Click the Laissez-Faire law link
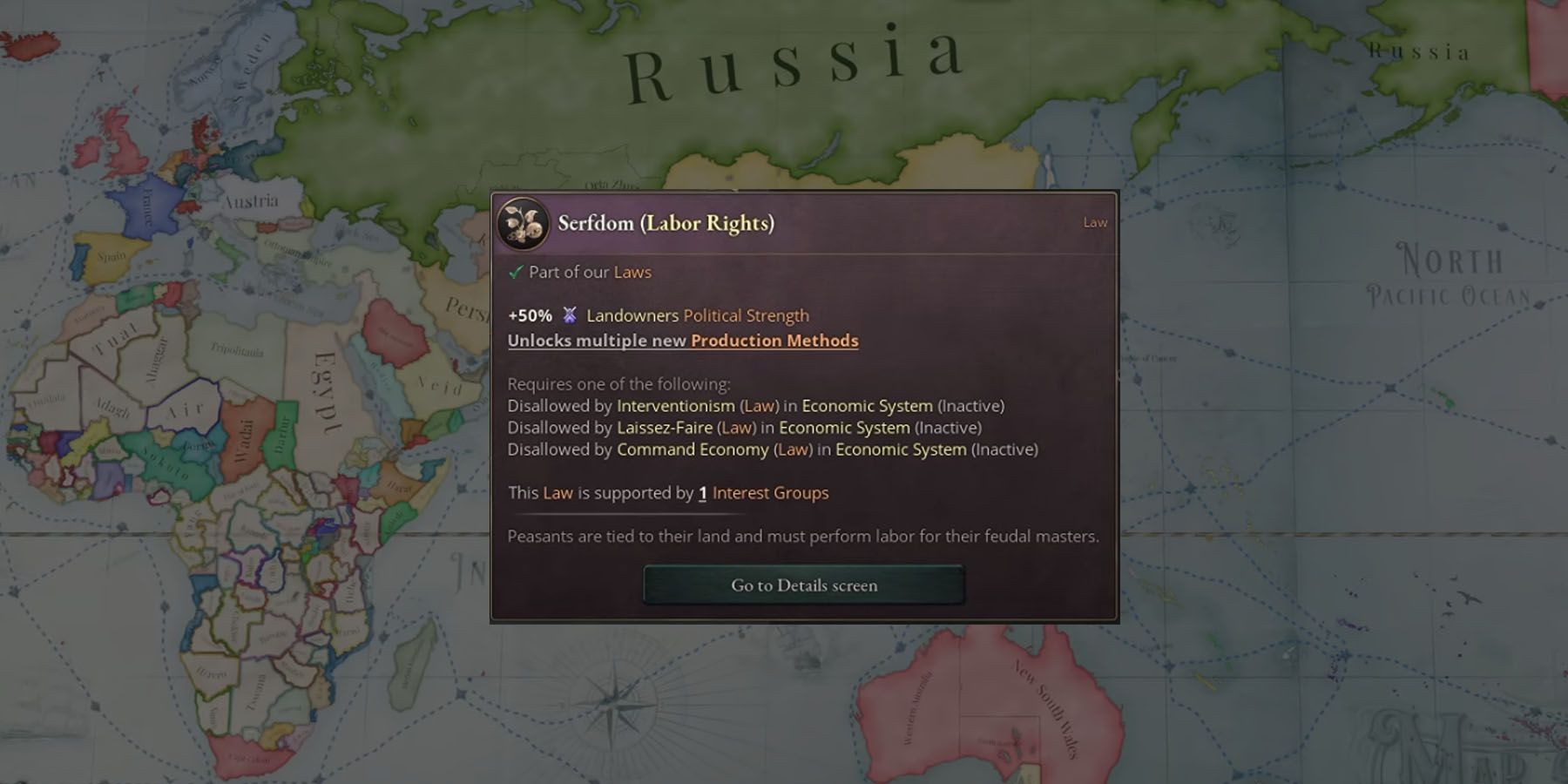 (x=666, y=428)
